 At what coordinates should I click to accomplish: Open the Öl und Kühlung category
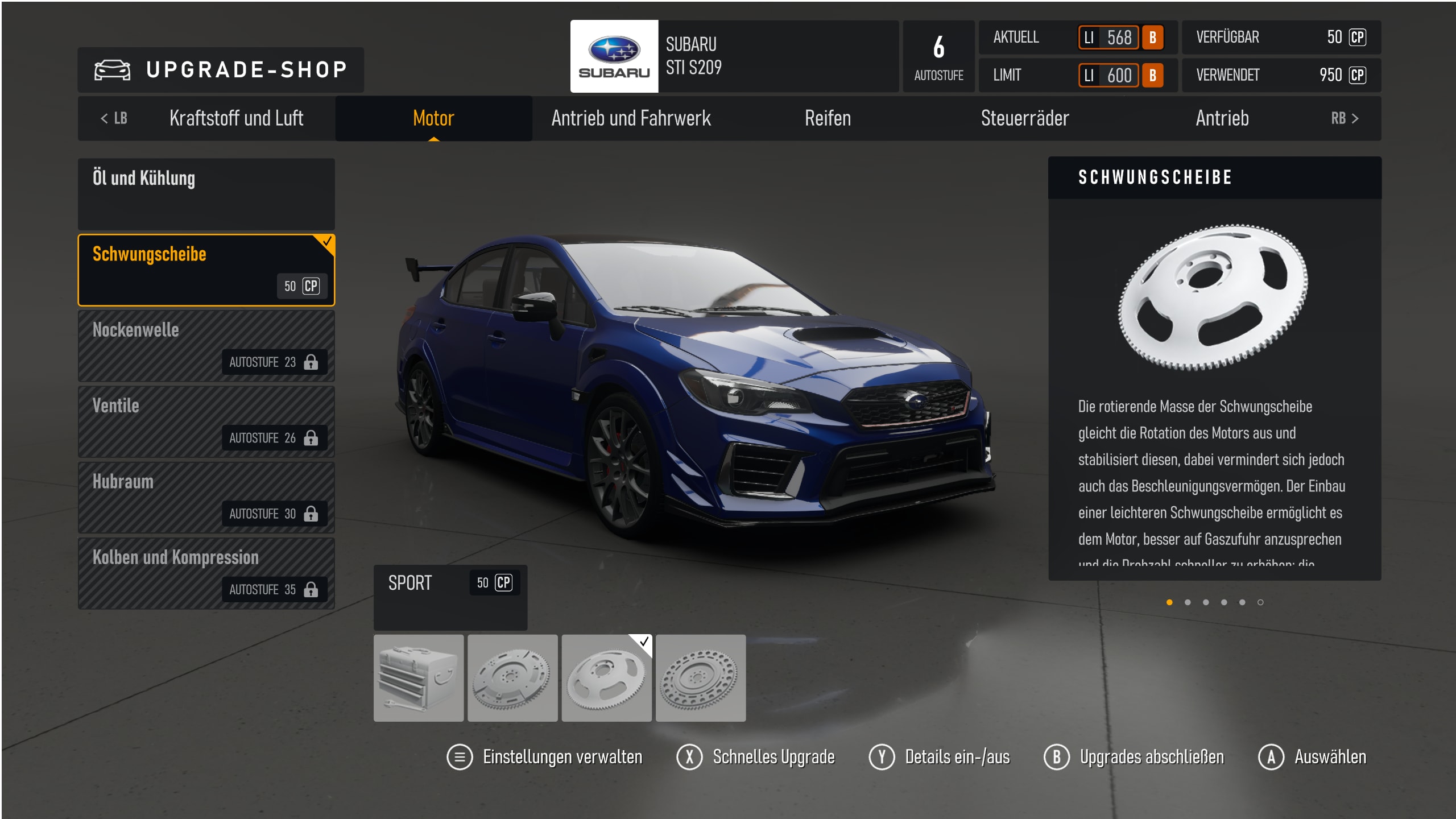(x=206, y=194)
